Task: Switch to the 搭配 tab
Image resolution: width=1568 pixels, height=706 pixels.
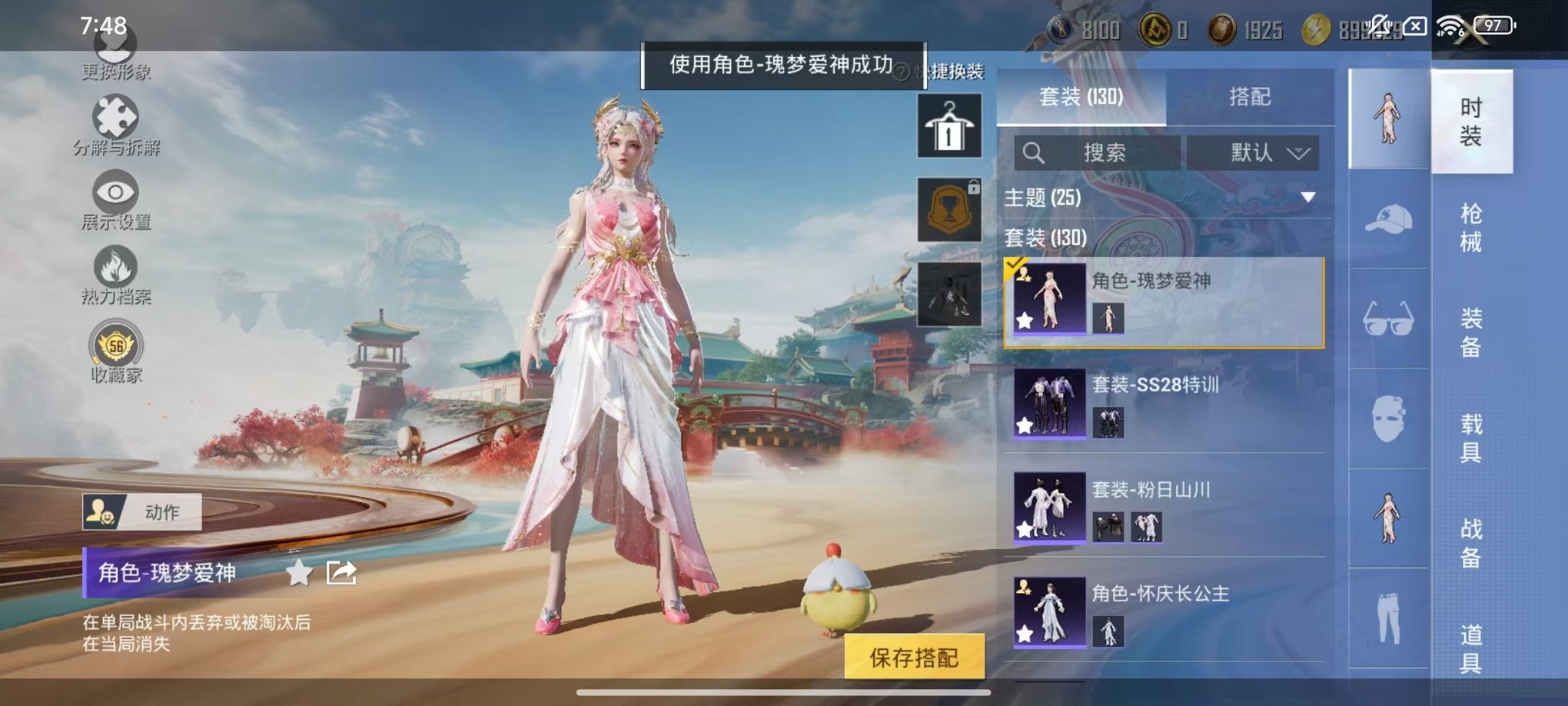Action: [1248, 97]
